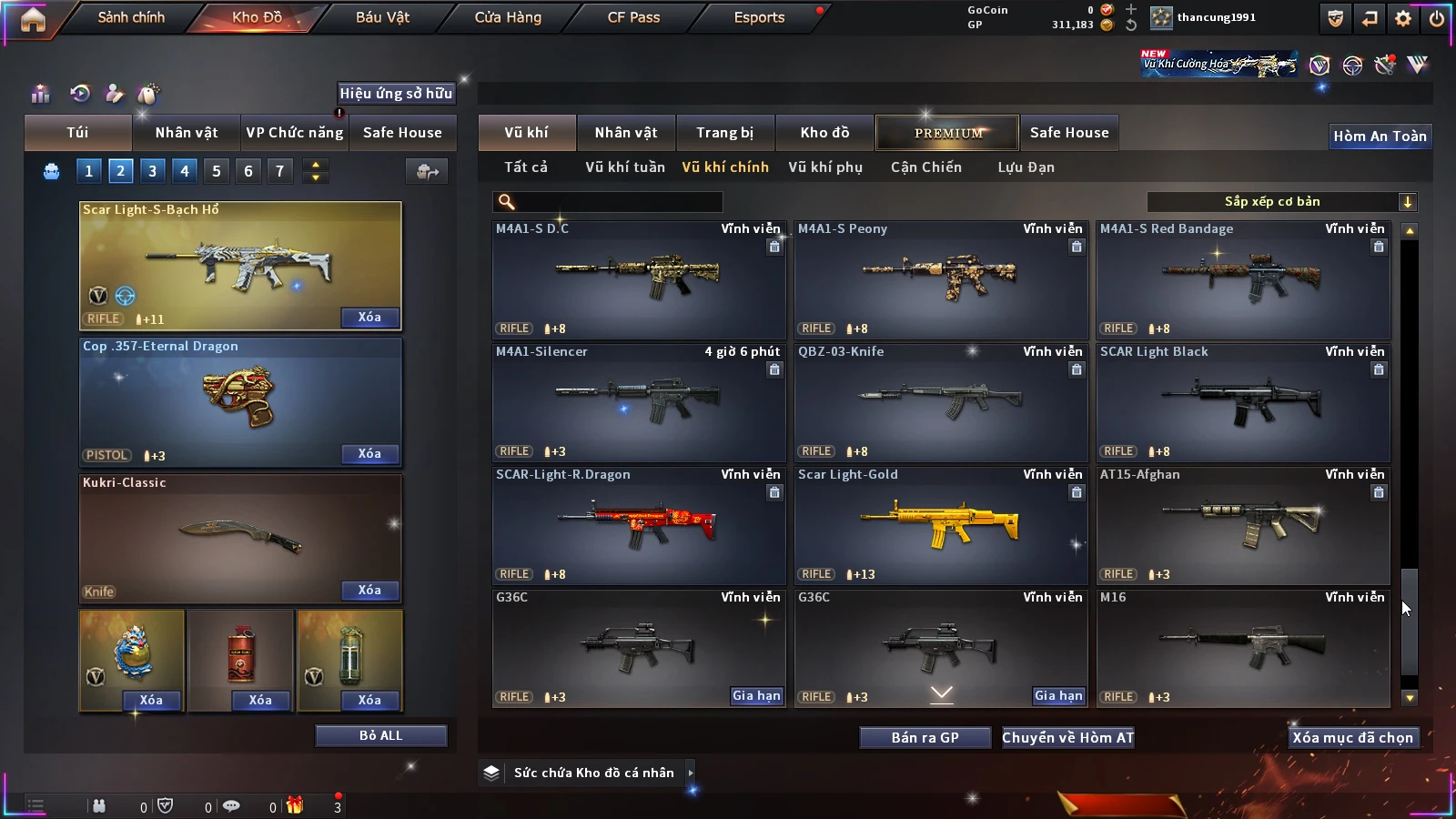The image size is (1456, 819).
Task: Select the Vũ khí phụ category
Action: (x=824, y=167)
